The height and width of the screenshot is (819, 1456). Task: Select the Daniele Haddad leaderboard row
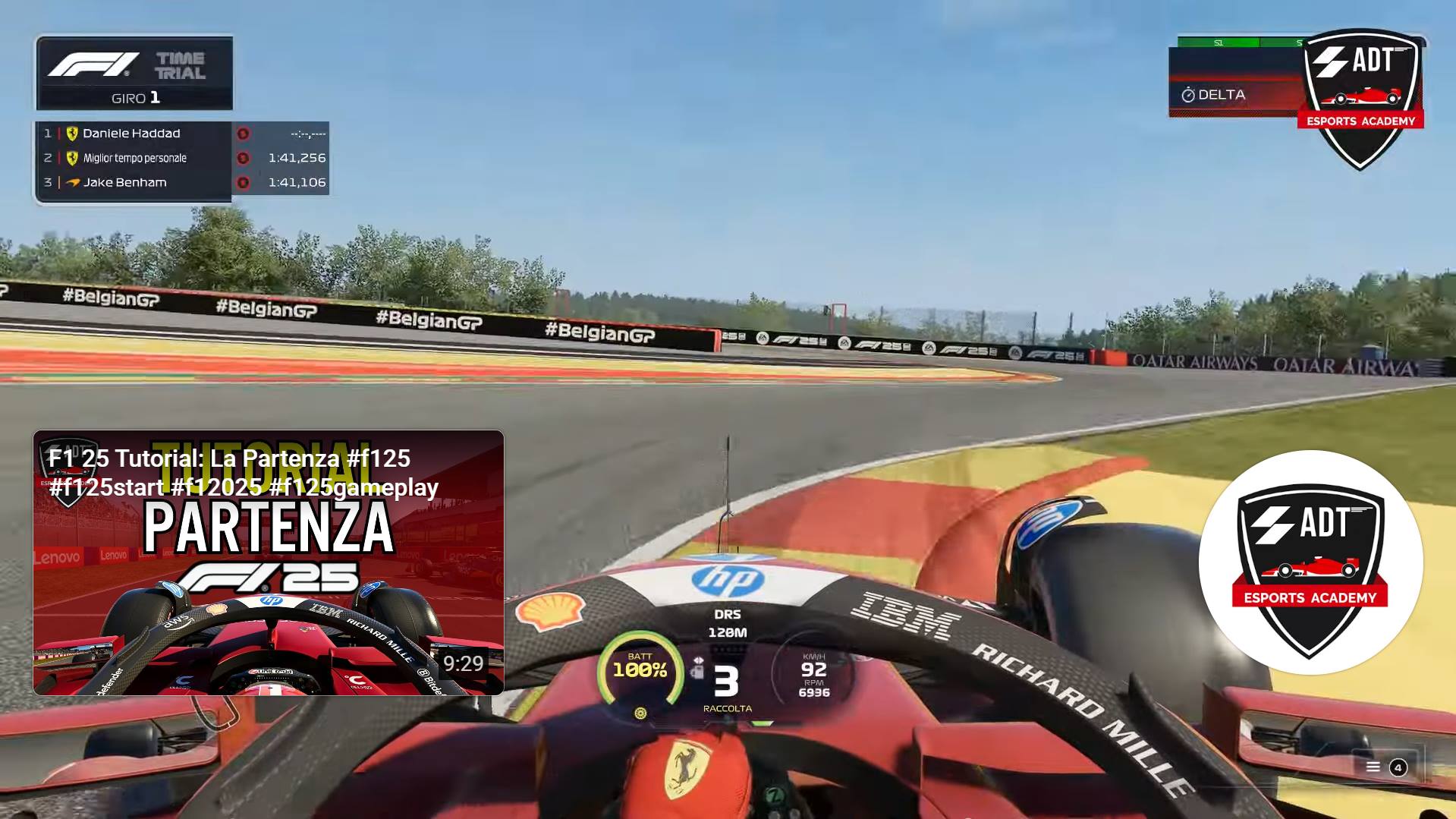click(x=182, y=134)
